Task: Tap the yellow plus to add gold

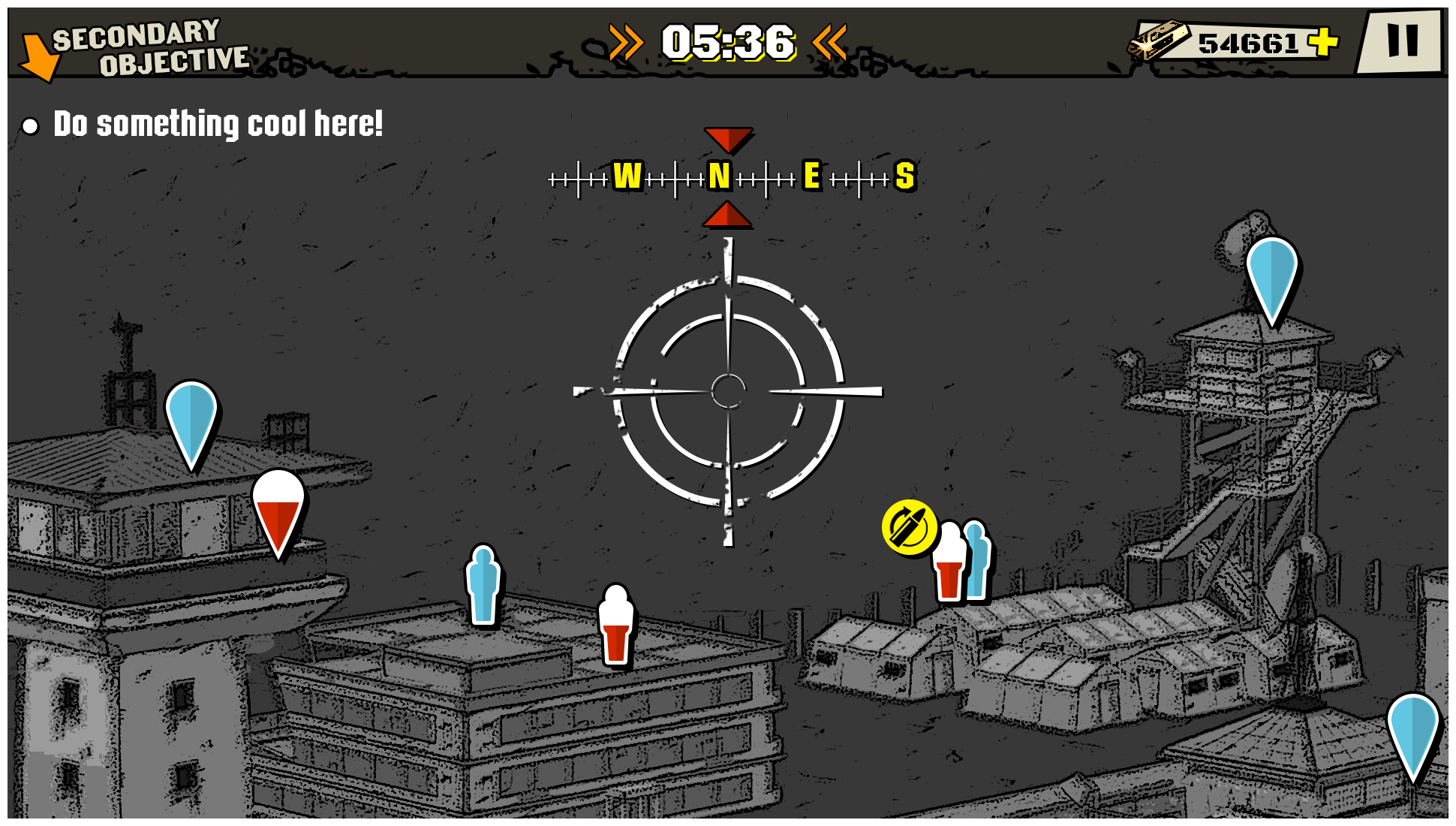Action: (1323, 42)
